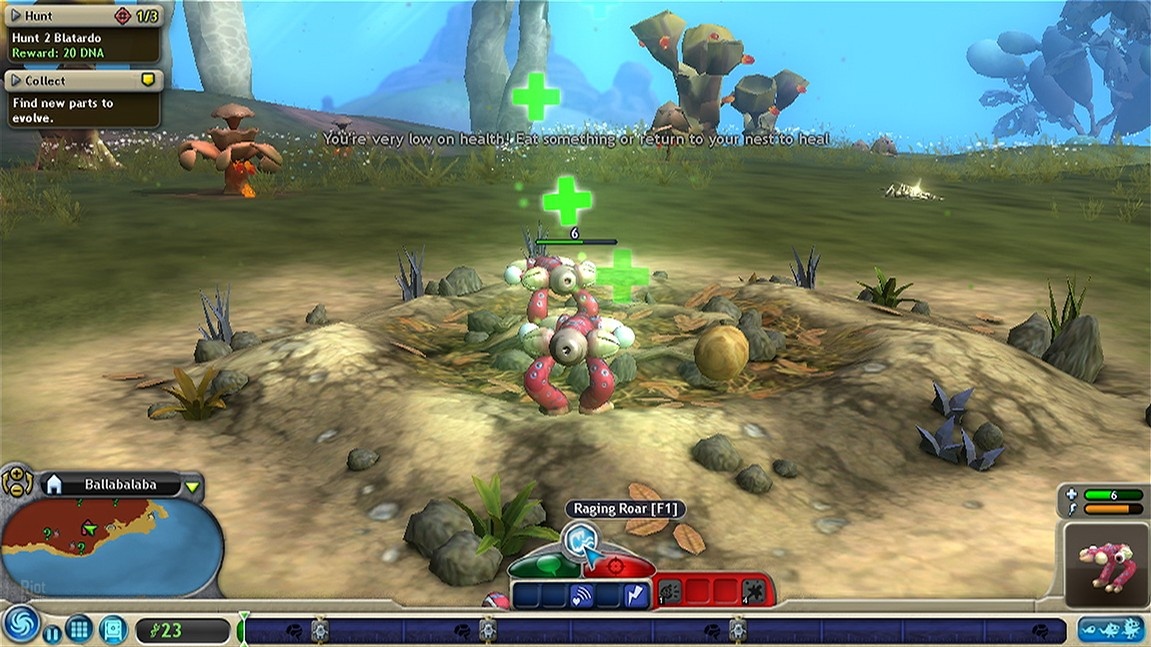Screen dimensions: 1151x647
Task: Expand the Collect mission tracker
Action: click(x=16, y=80)
